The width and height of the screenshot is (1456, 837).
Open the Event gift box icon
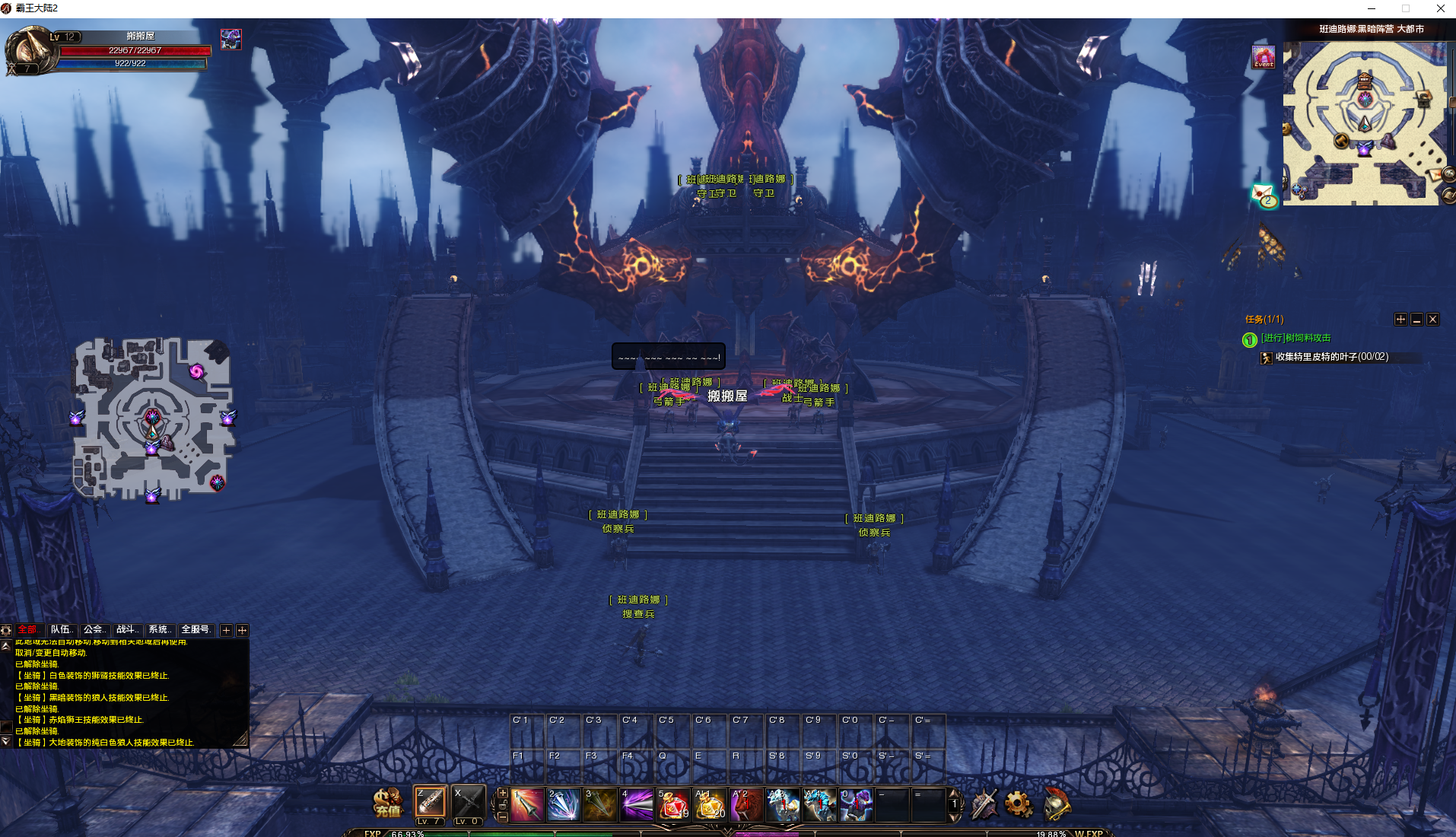tap(1264, 57)
